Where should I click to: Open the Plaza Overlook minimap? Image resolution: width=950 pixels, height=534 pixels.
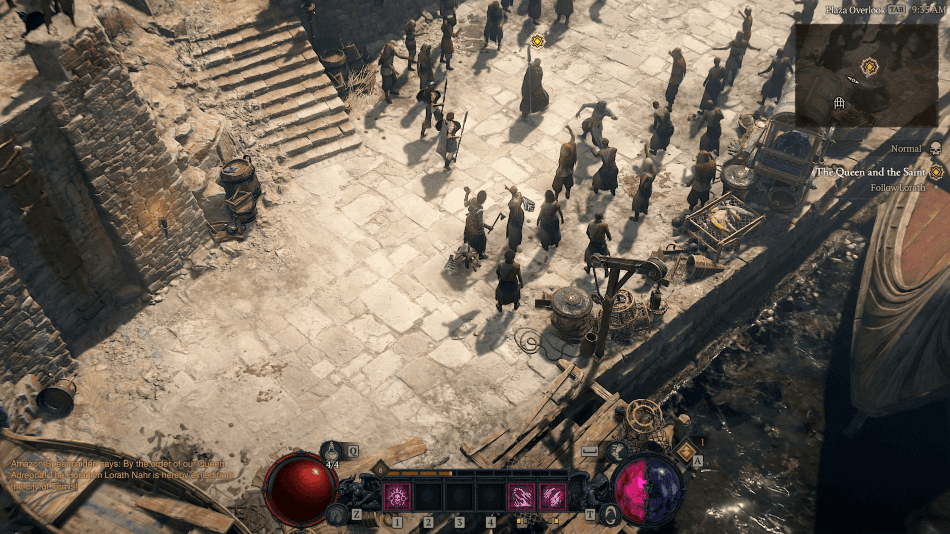point(868,76)
